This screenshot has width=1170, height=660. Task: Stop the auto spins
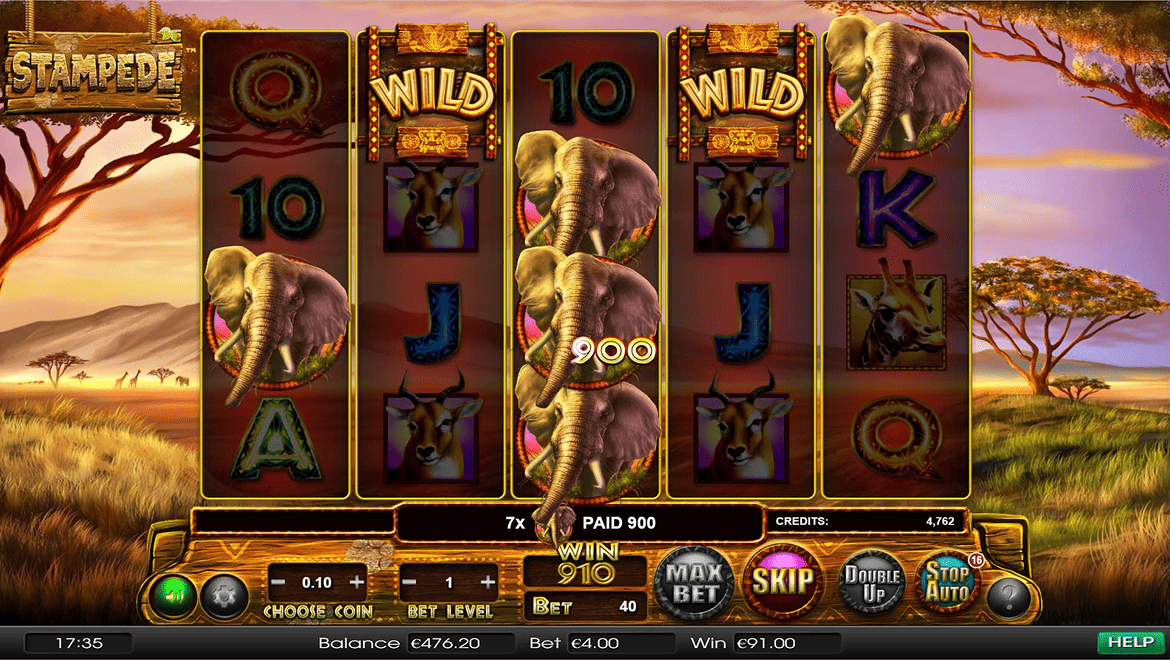pos(946,582)
